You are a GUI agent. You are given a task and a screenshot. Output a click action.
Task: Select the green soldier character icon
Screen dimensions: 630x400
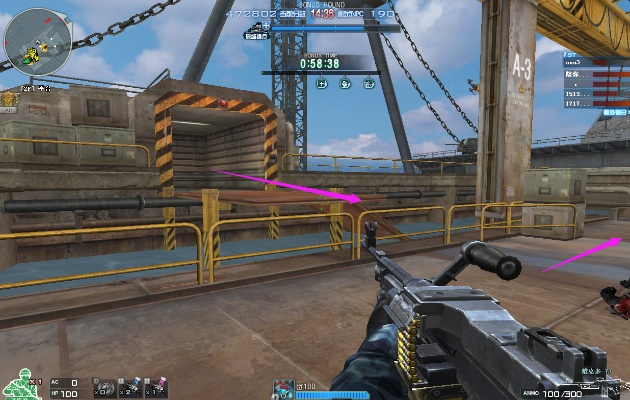tap(17, 383)
